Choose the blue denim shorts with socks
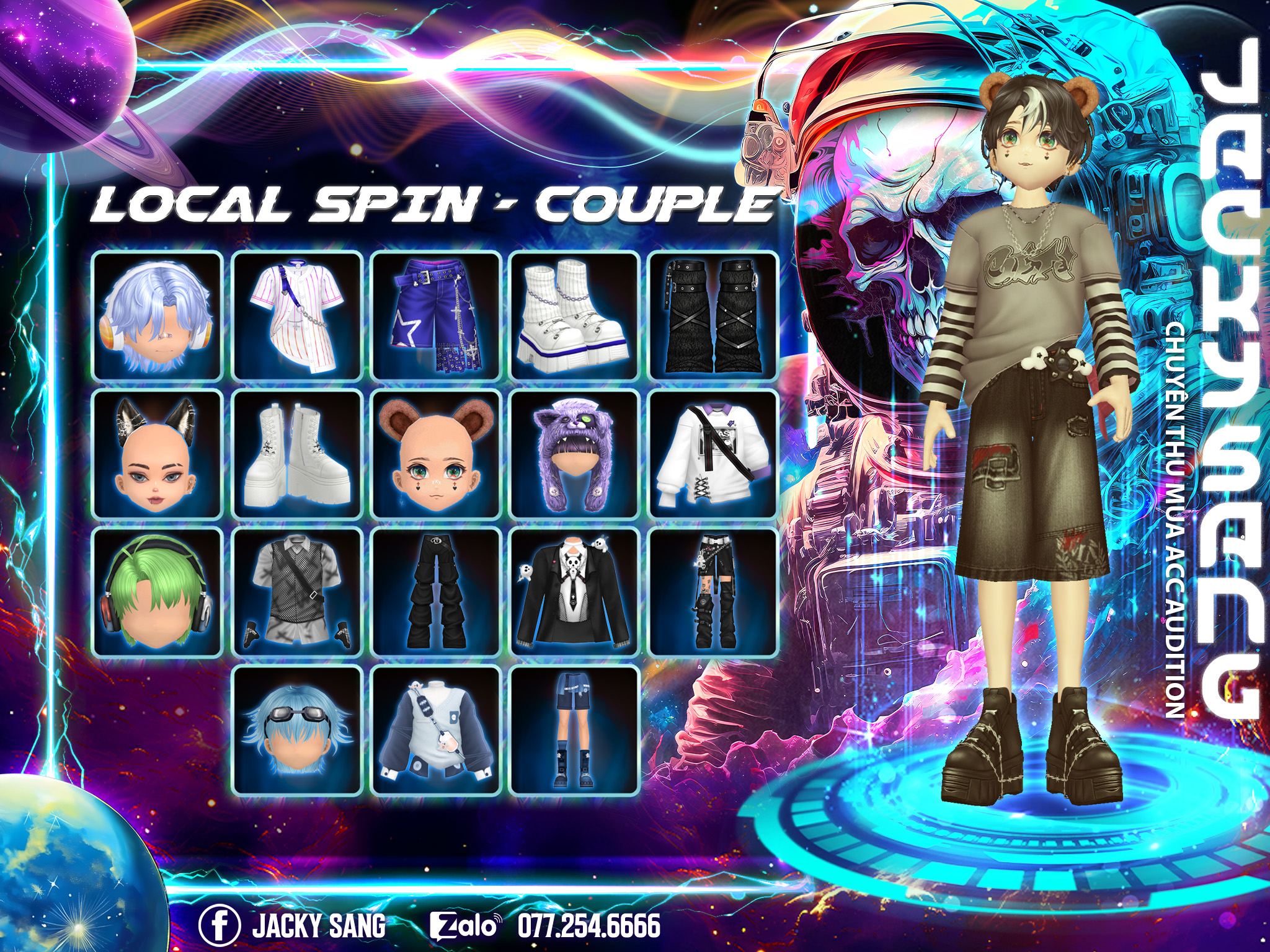 click(575, 731)
